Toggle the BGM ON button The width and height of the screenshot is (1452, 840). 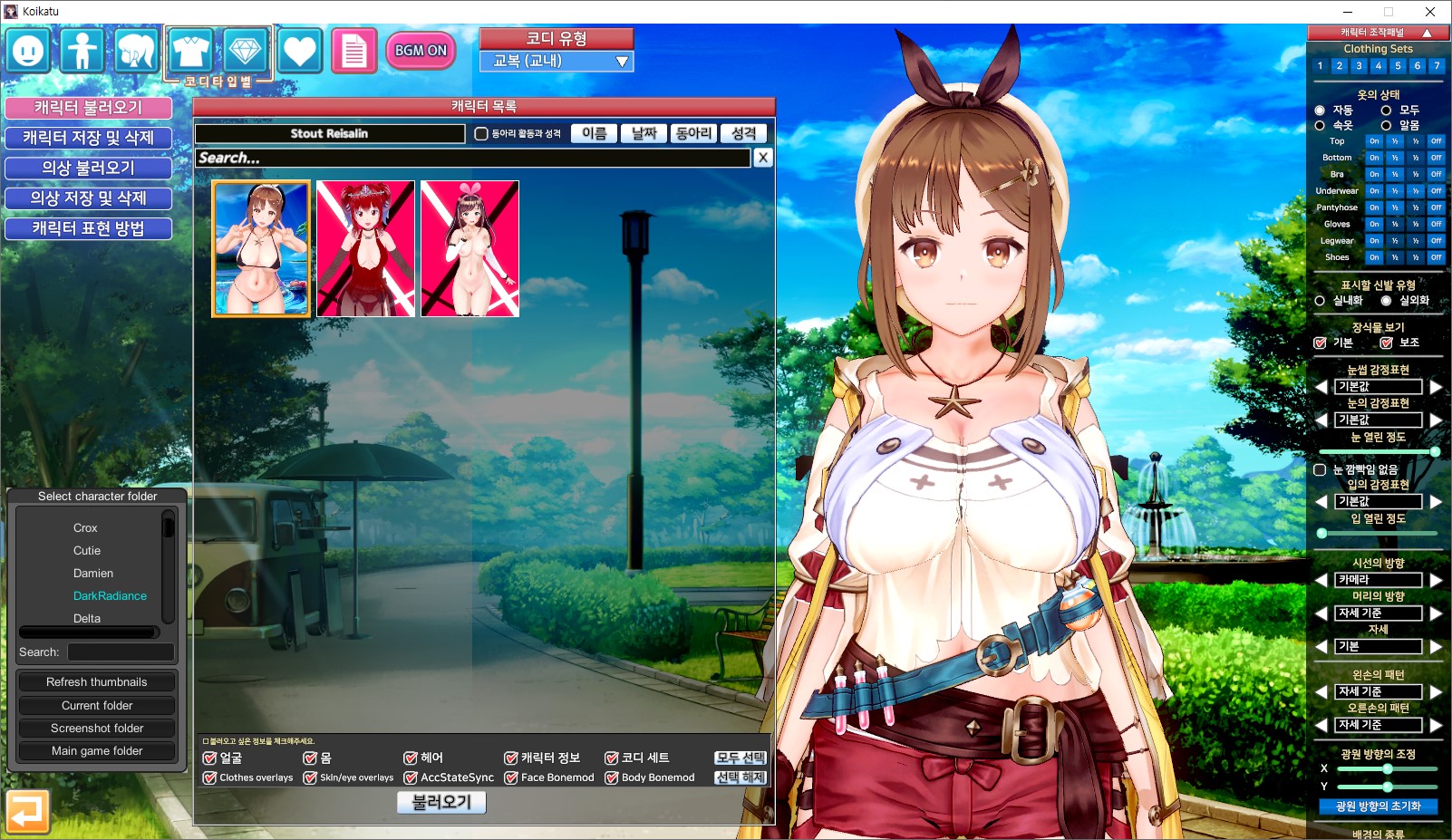(x=421, y=51)
